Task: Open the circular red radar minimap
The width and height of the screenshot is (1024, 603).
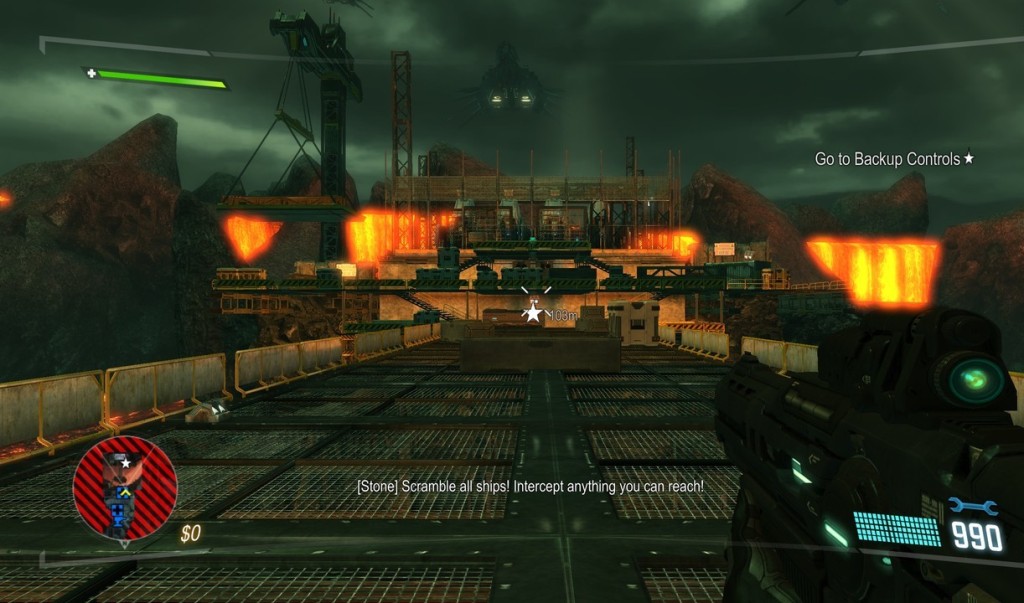Action: coord(125,488)
